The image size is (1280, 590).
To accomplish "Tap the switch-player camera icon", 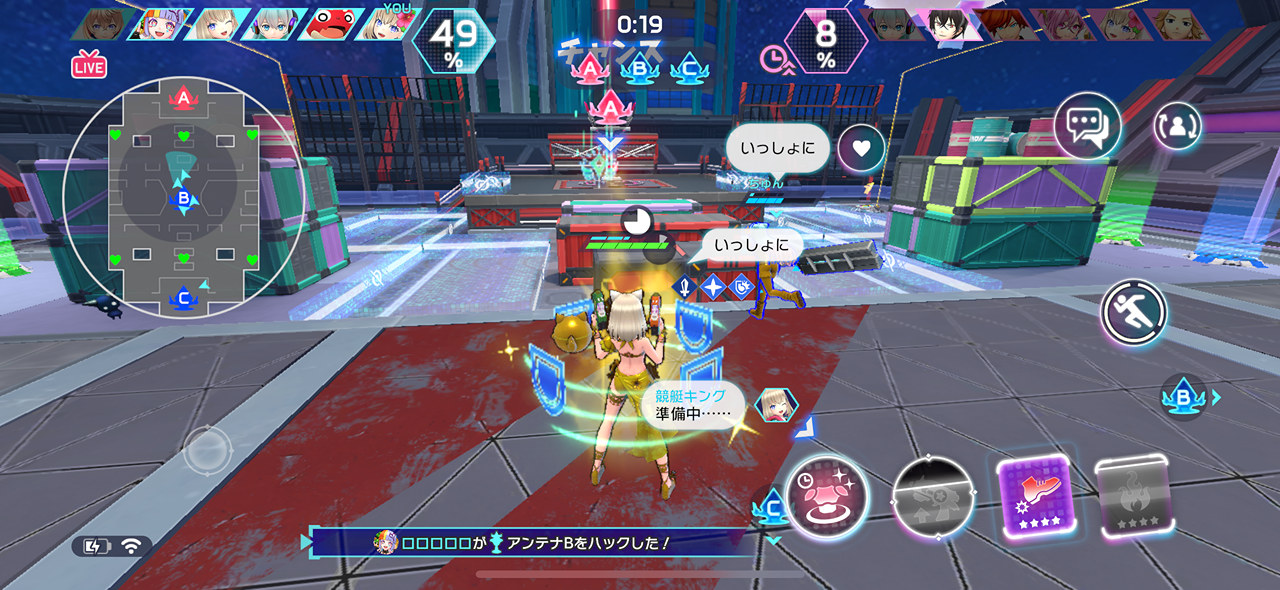I will click(x=1177, y=127).
